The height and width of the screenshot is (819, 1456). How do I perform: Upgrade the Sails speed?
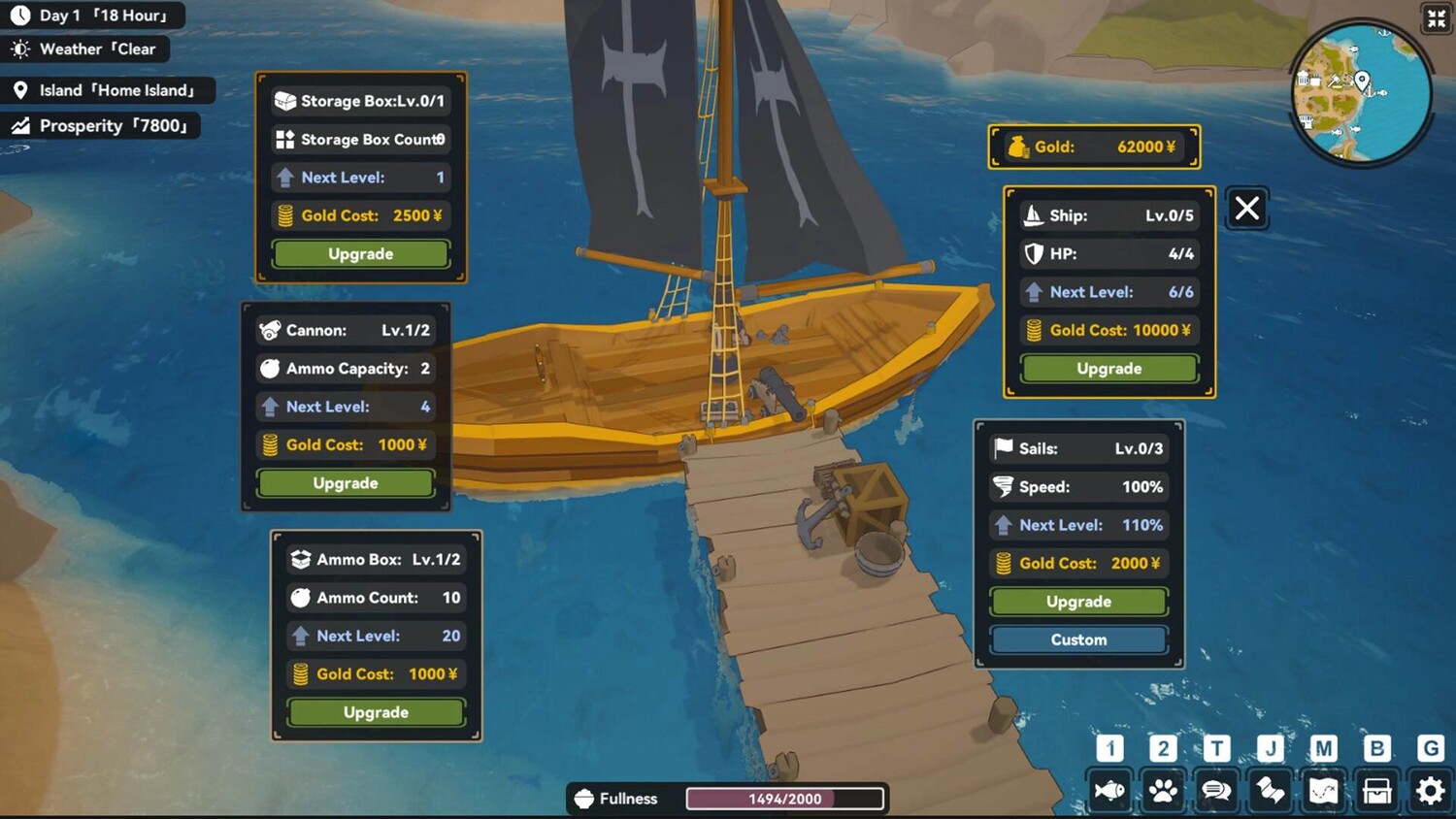pyautogui.click(x=1078, y=602)
